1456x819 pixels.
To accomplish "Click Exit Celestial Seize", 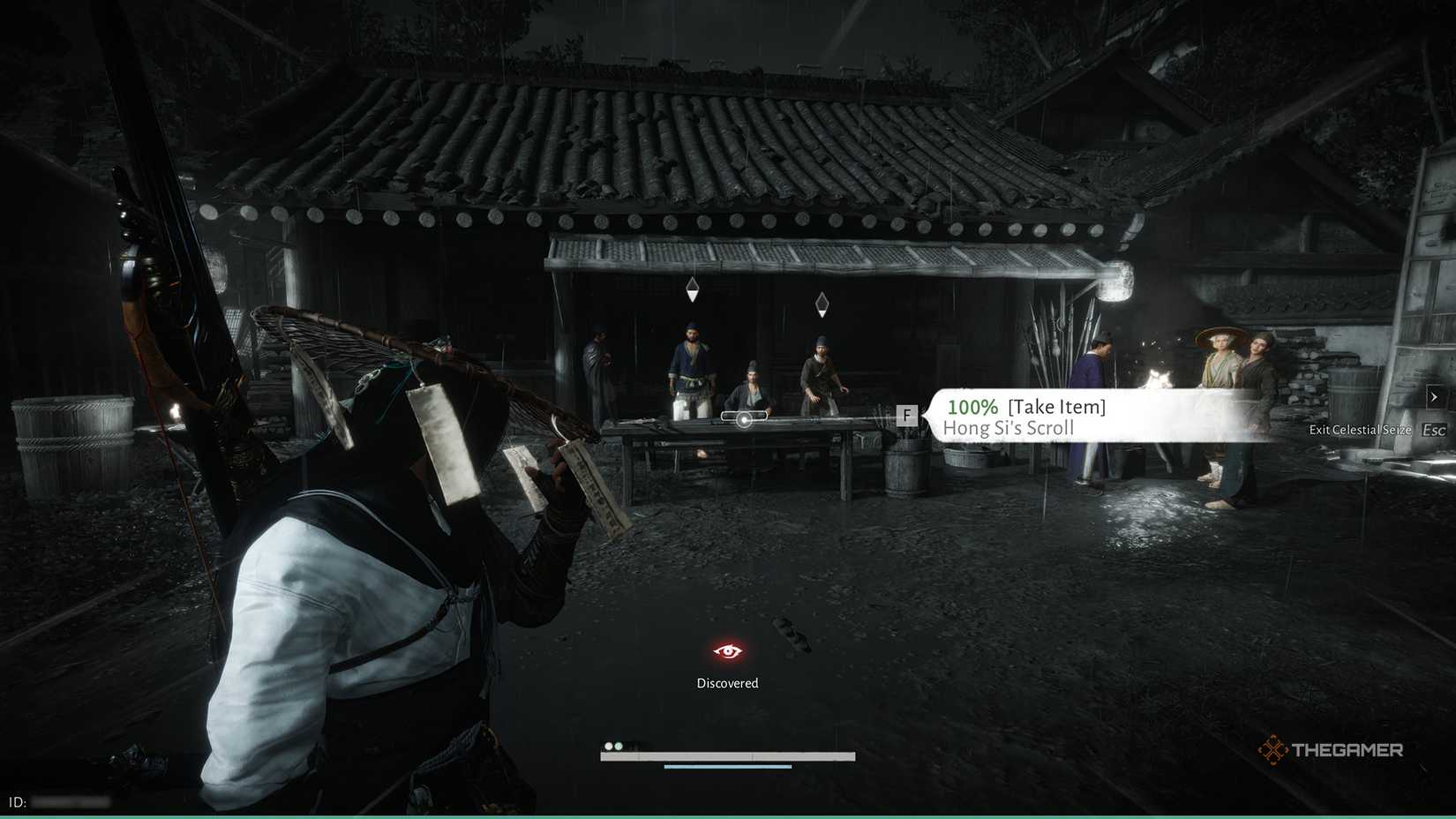I will tap(1360, 430).
